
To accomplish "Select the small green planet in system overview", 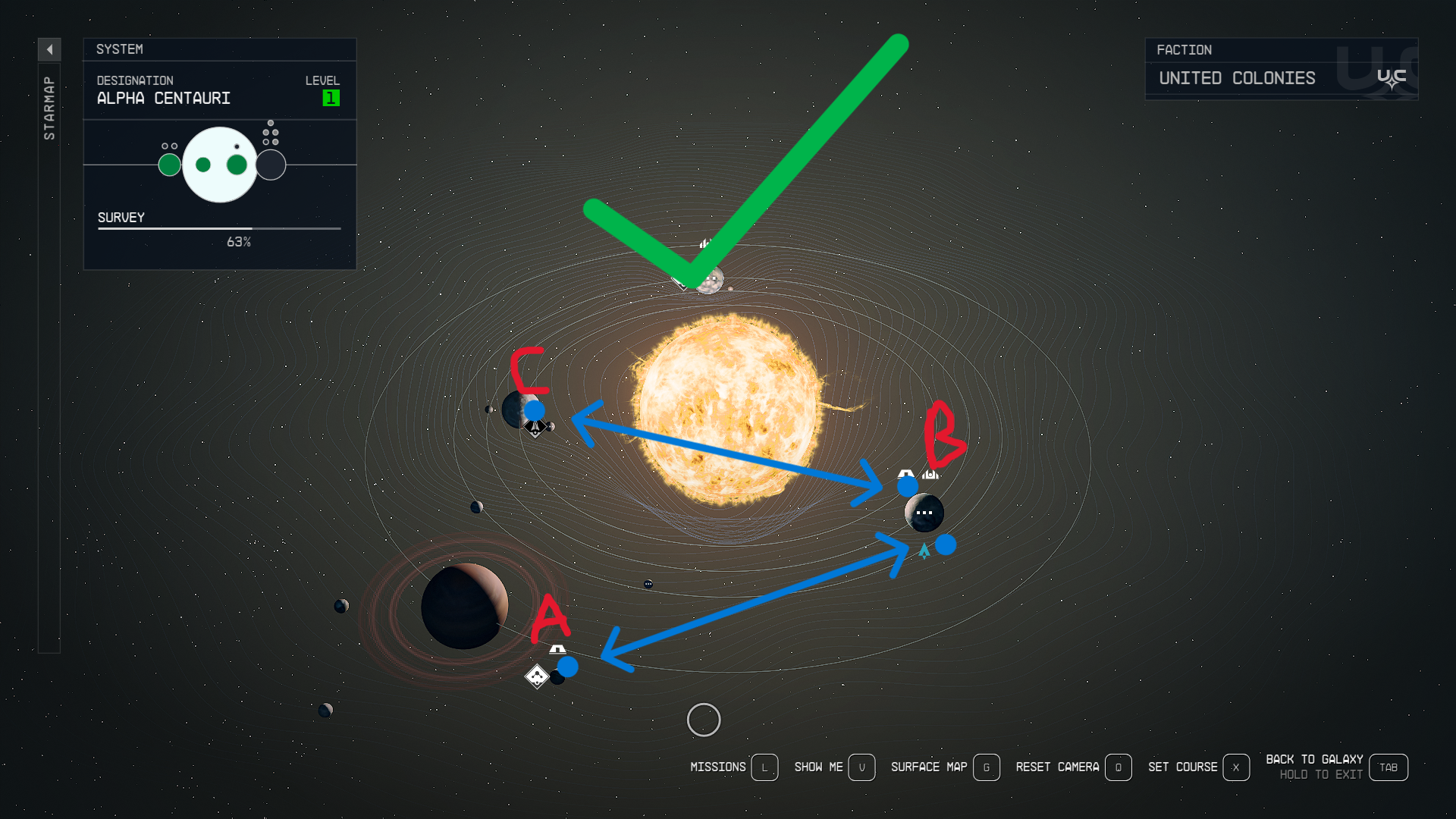I will [x=168, y=163].
